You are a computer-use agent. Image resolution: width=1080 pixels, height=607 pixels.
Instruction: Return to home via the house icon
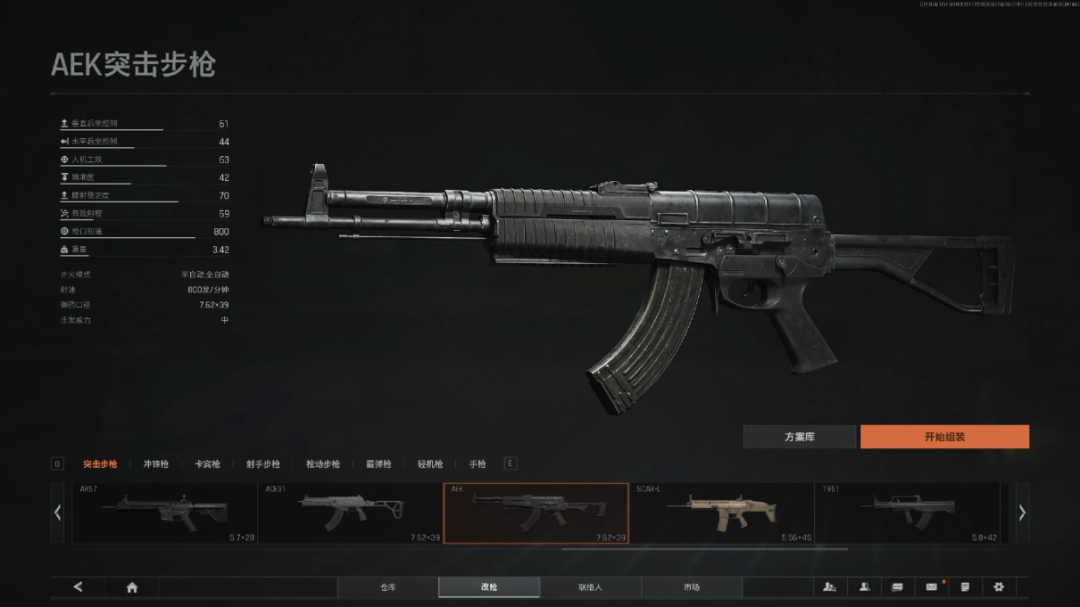[132, 587]
